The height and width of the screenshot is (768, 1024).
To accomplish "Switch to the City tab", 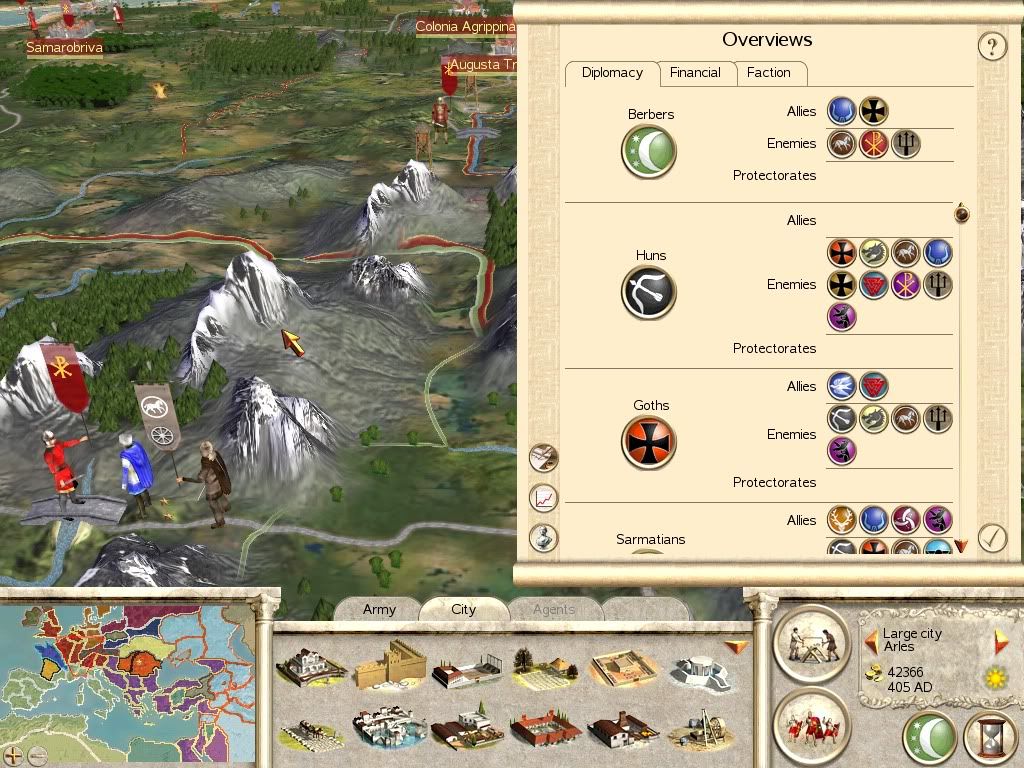I will pyautogui.click(x=463, y=609).
